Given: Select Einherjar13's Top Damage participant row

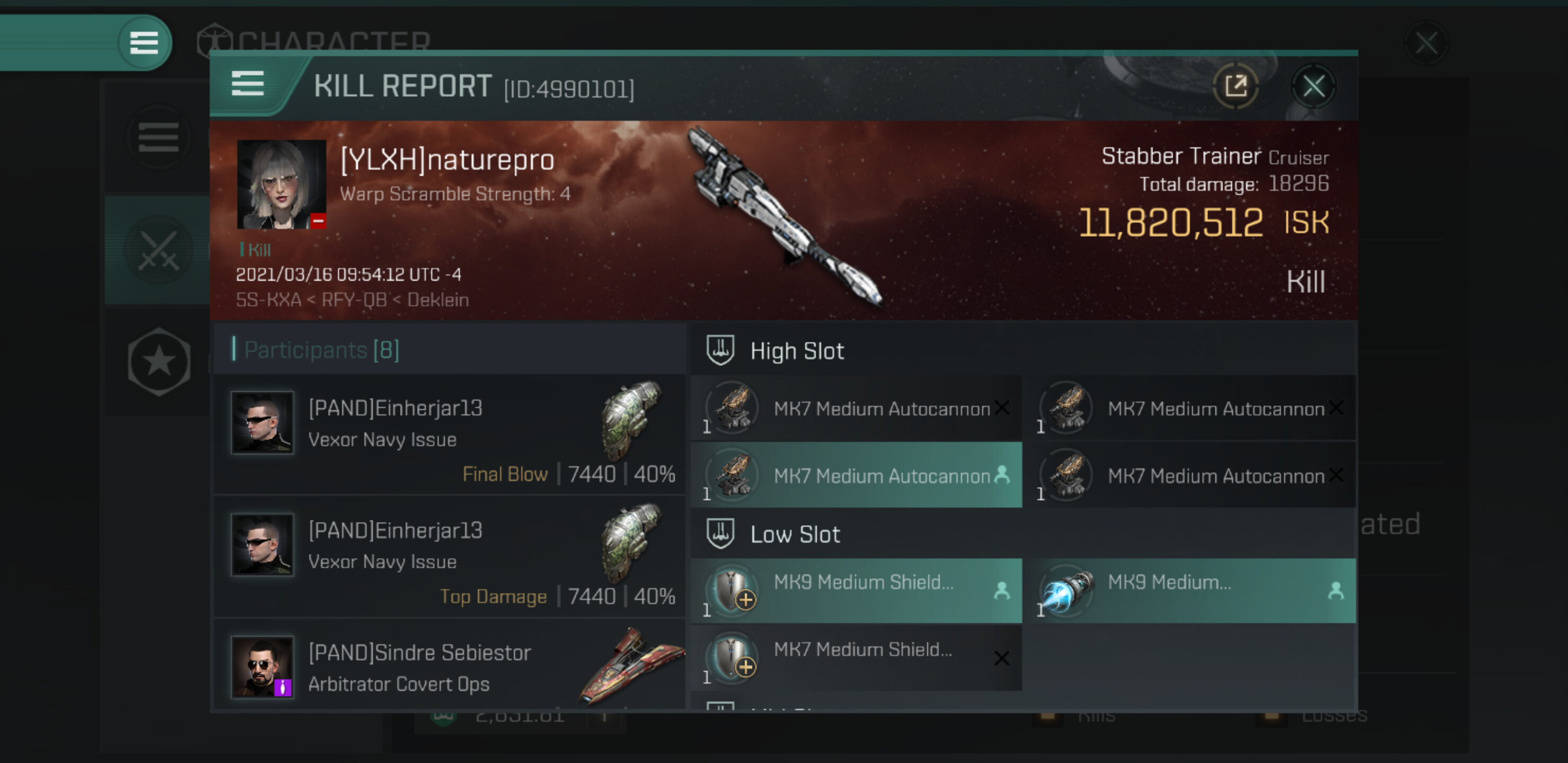Looking at the screenshot, I should pos(449,557).
